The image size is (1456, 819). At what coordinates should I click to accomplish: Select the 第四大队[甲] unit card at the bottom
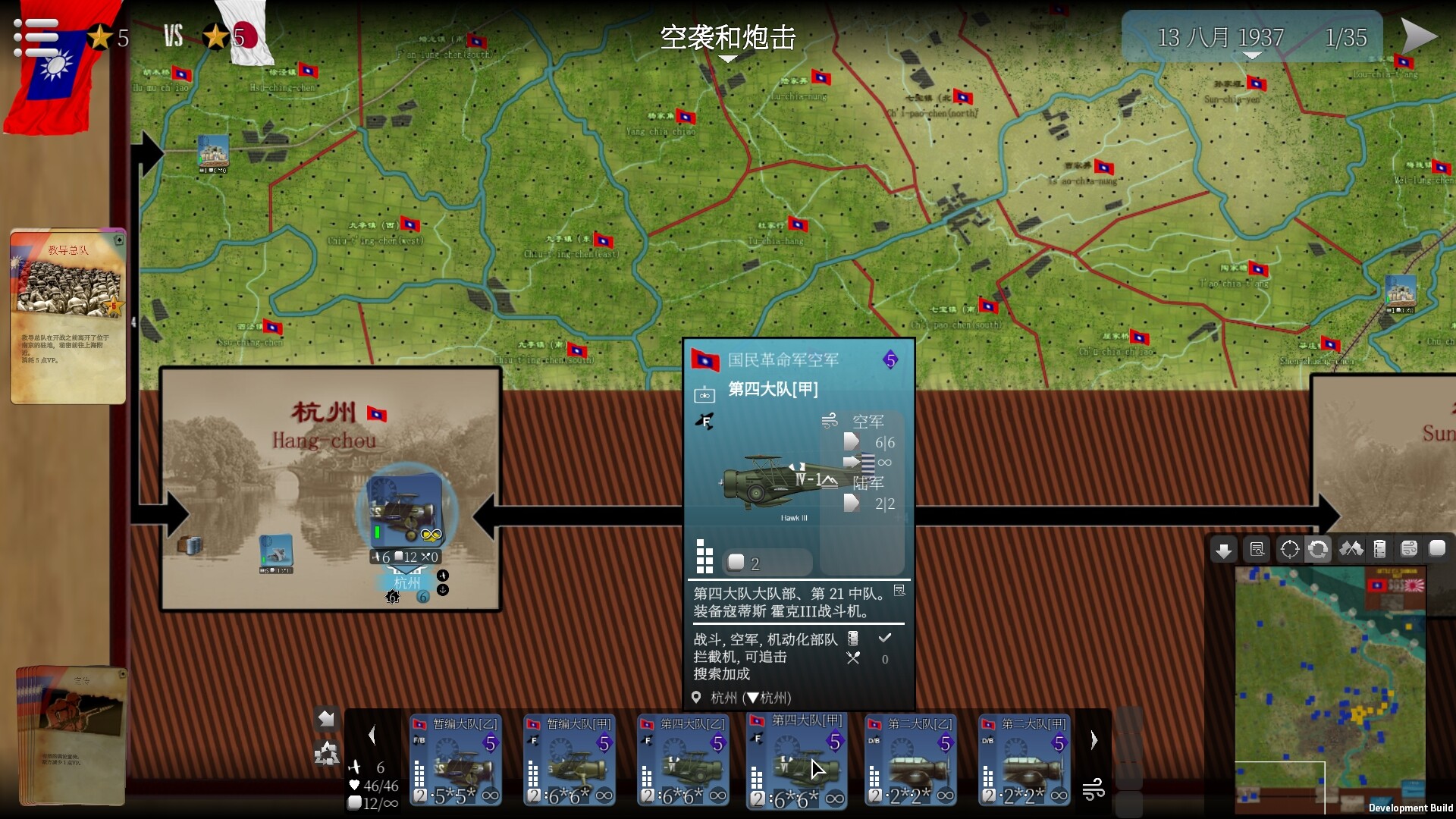[798, 761]
